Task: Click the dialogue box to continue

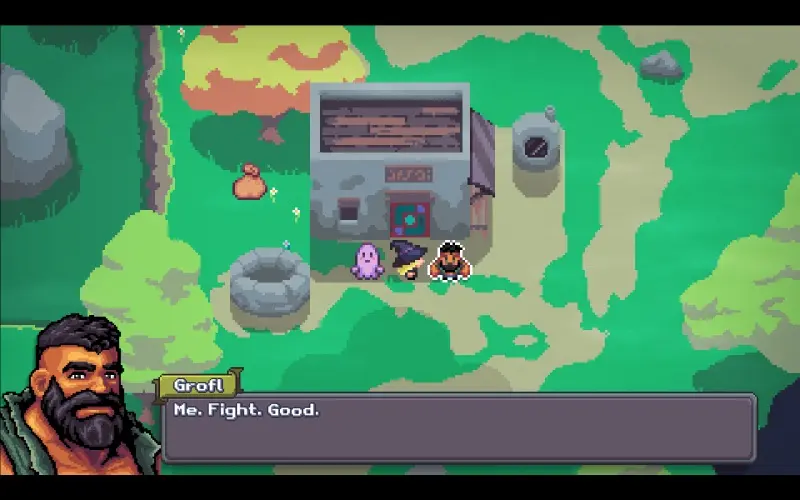Action: click(x=458, y=428)
